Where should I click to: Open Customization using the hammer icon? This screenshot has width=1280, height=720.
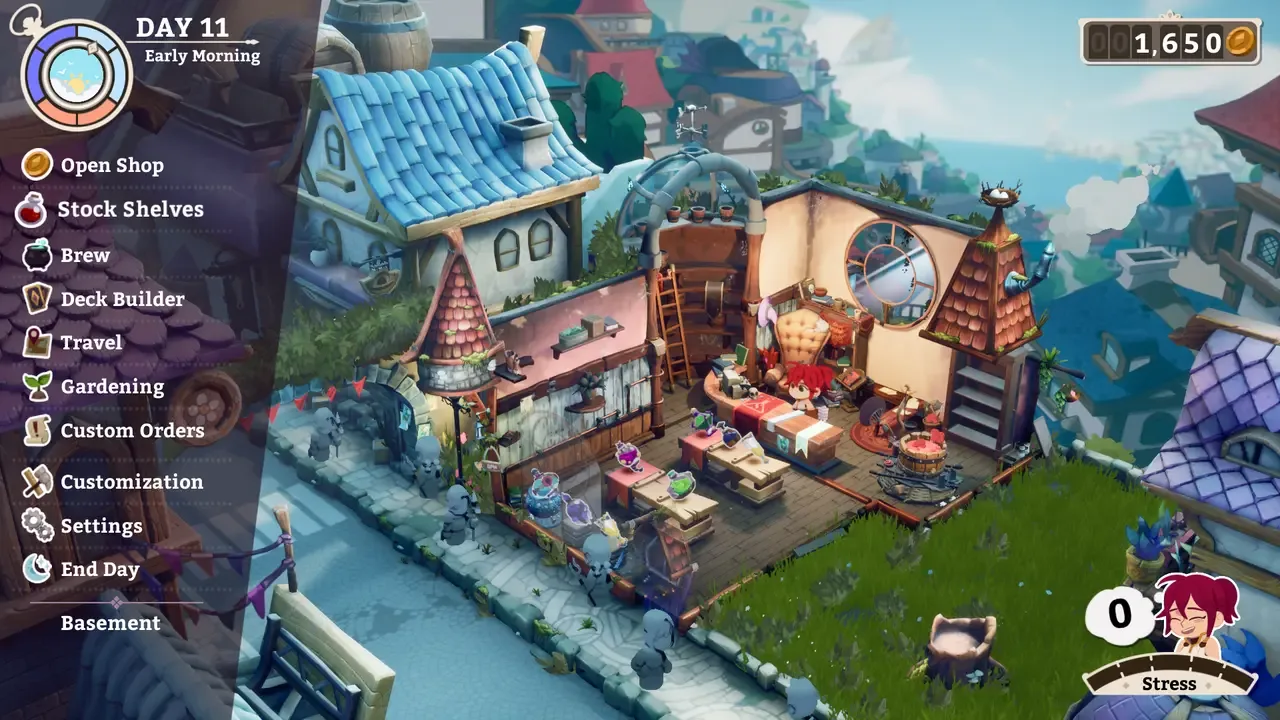pos(36,481)
